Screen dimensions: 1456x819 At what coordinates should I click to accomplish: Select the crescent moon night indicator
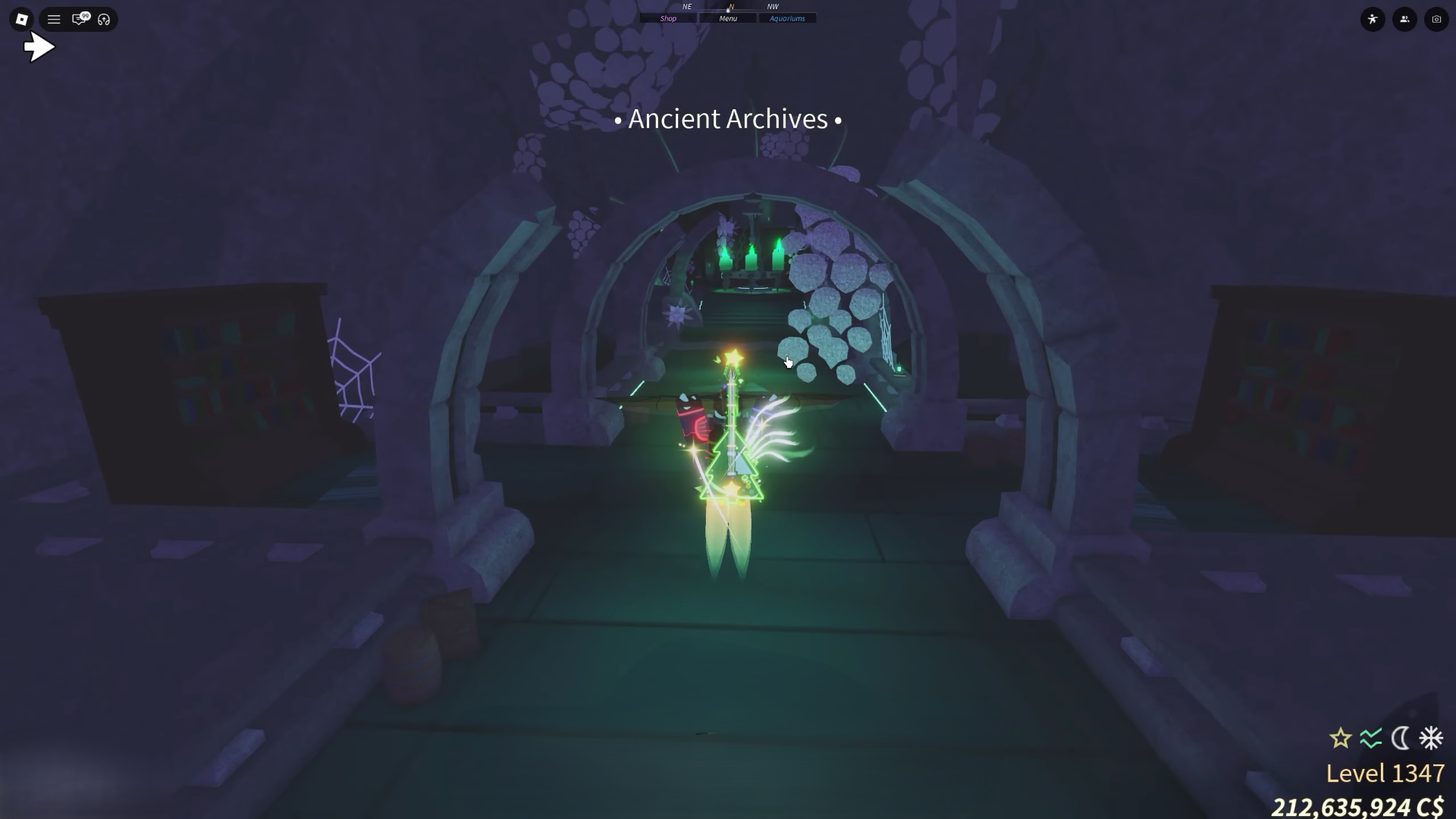click(1400, 738)
